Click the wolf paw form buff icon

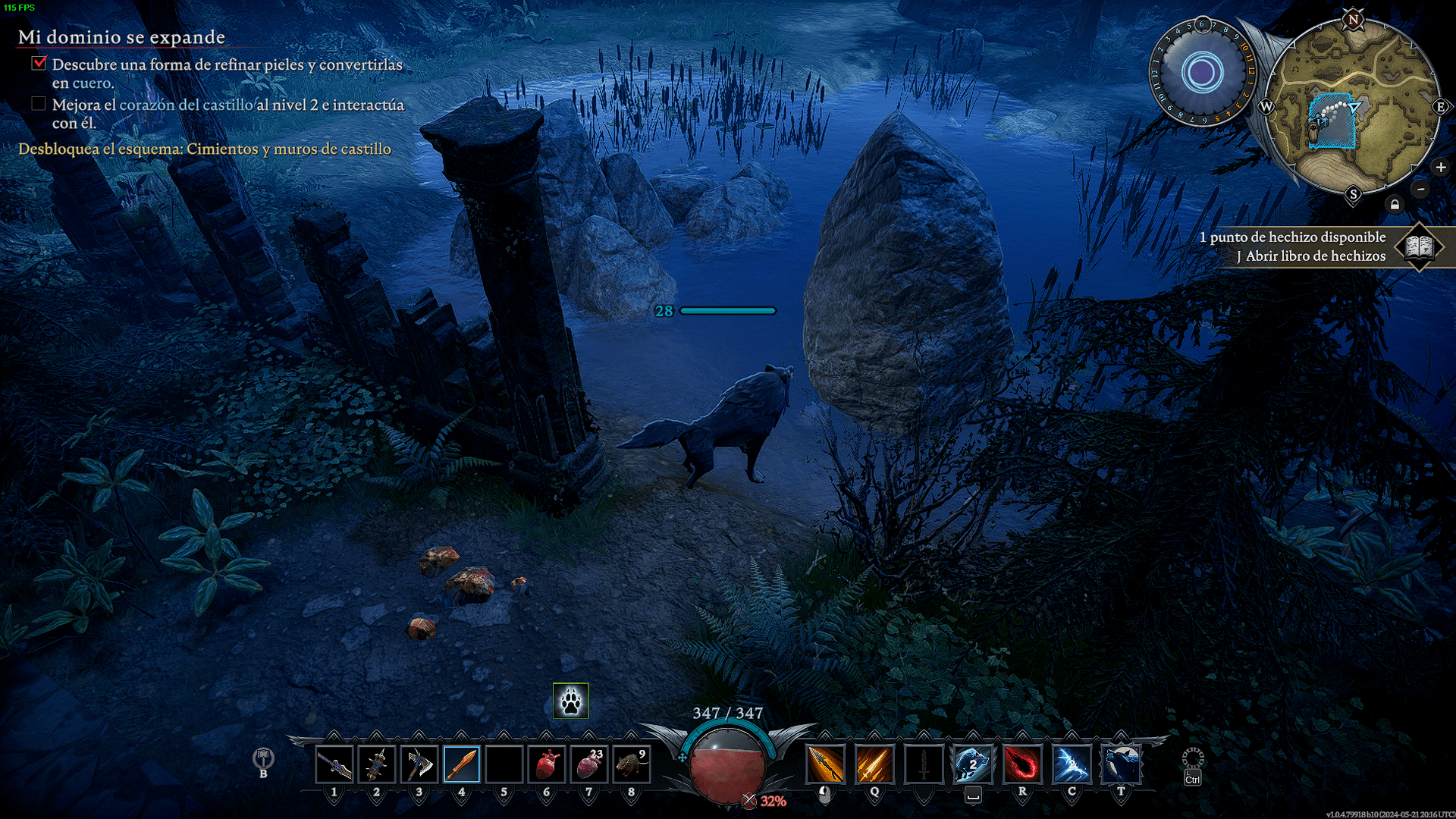(x=571, y=701)
